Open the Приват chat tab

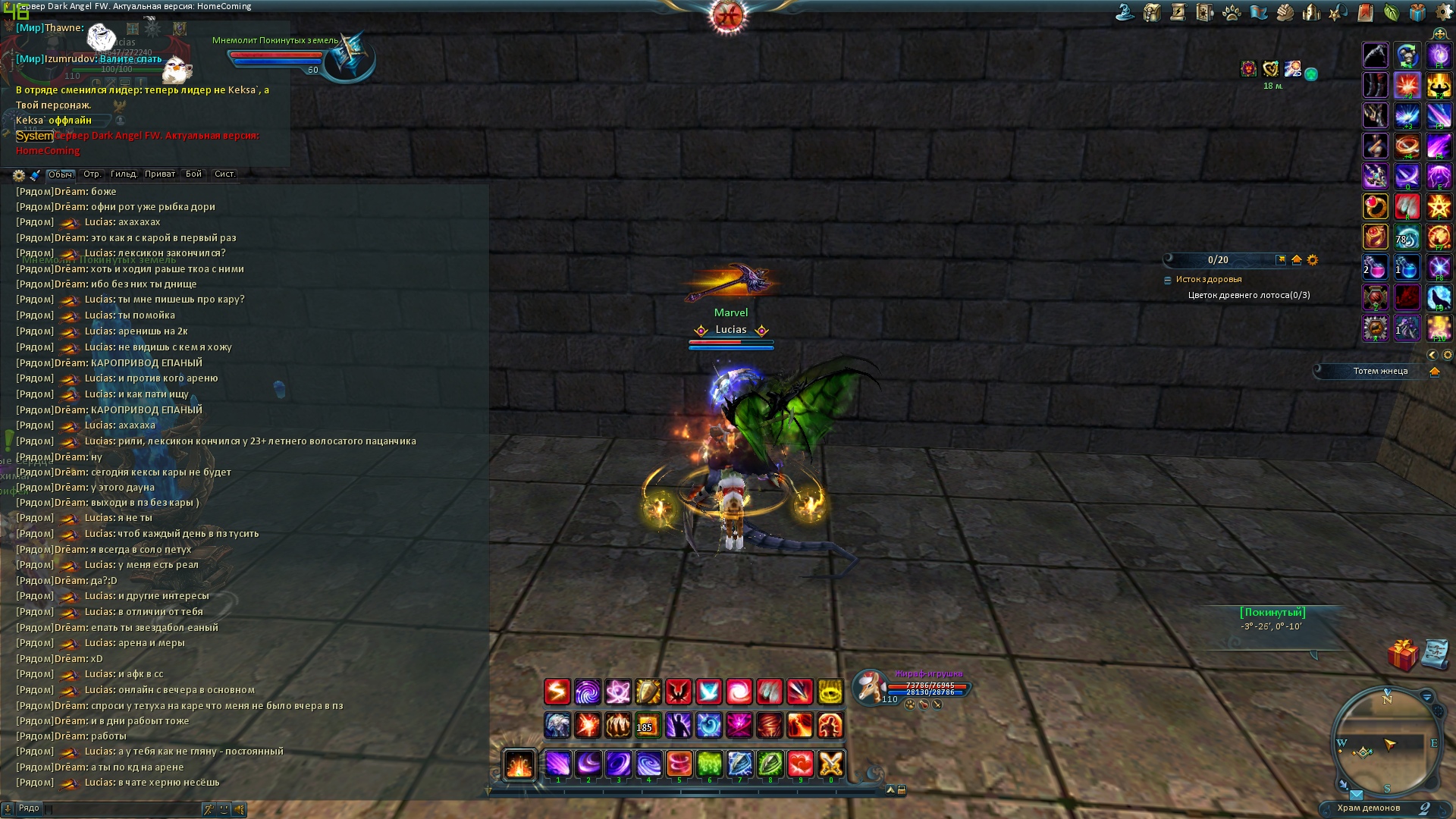coord(160,174)
